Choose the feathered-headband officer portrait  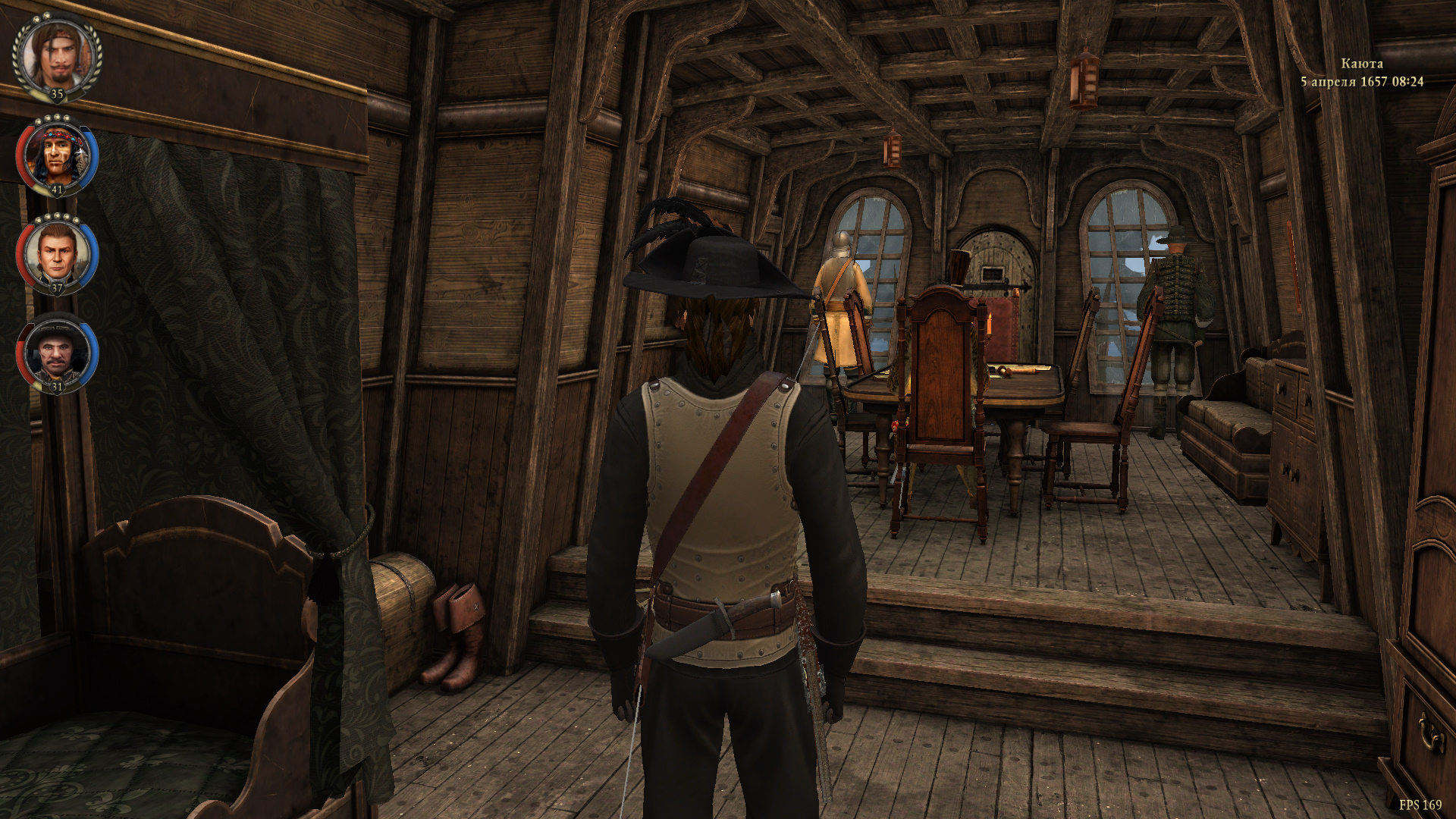(57, 155)
